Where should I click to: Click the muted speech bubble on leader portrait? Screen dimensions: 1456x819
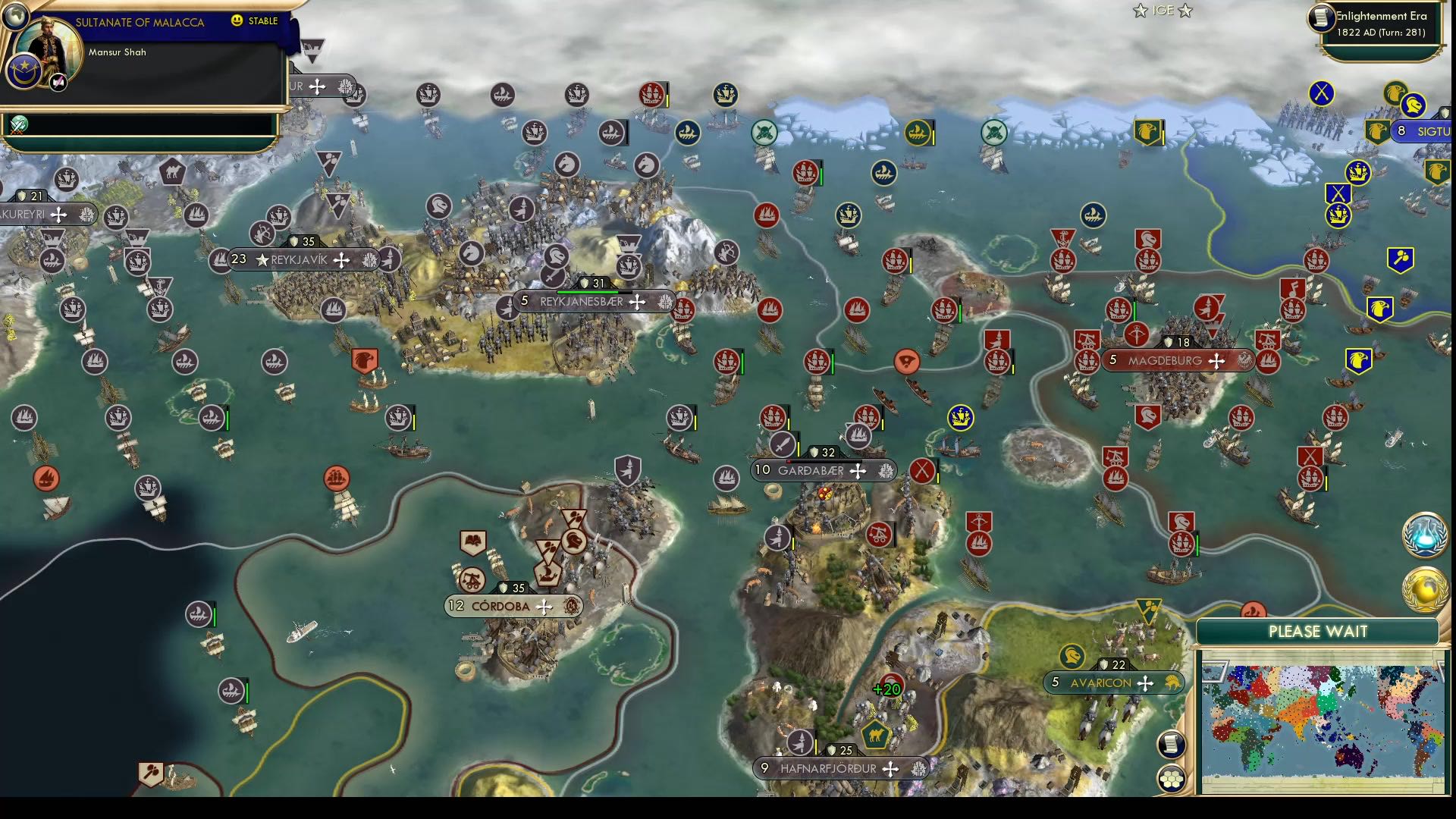point(58,83)
